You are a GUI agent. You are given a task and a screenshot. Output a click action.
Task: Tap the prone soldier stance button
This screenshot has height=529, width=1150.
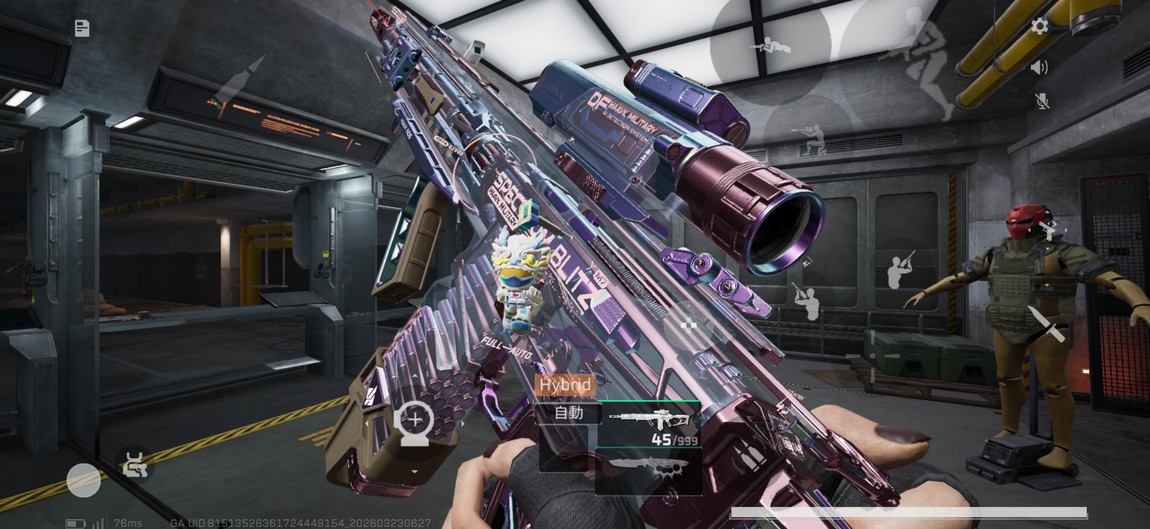click(770, 45)
